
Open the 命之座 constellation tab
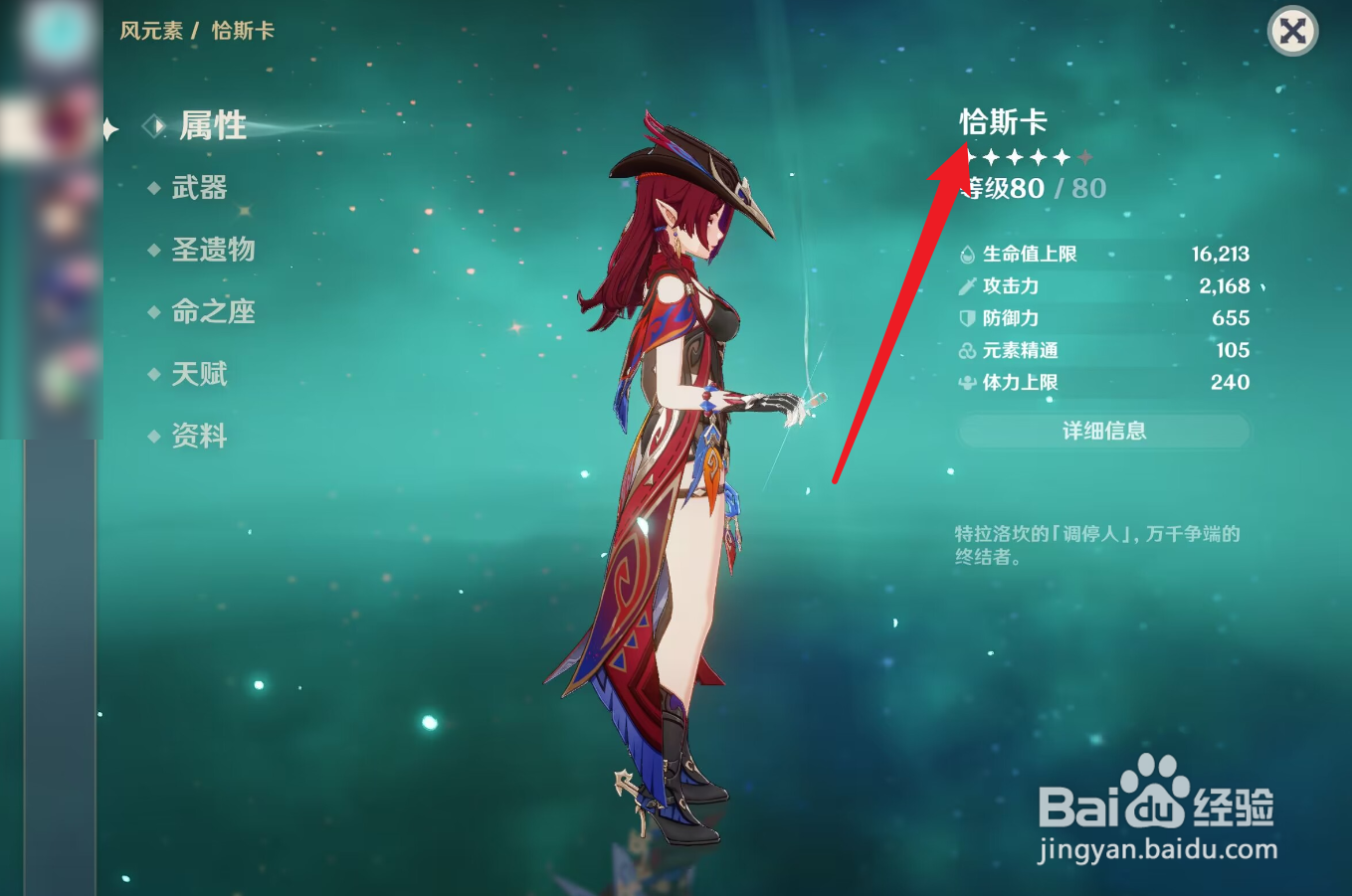(213, 313)
